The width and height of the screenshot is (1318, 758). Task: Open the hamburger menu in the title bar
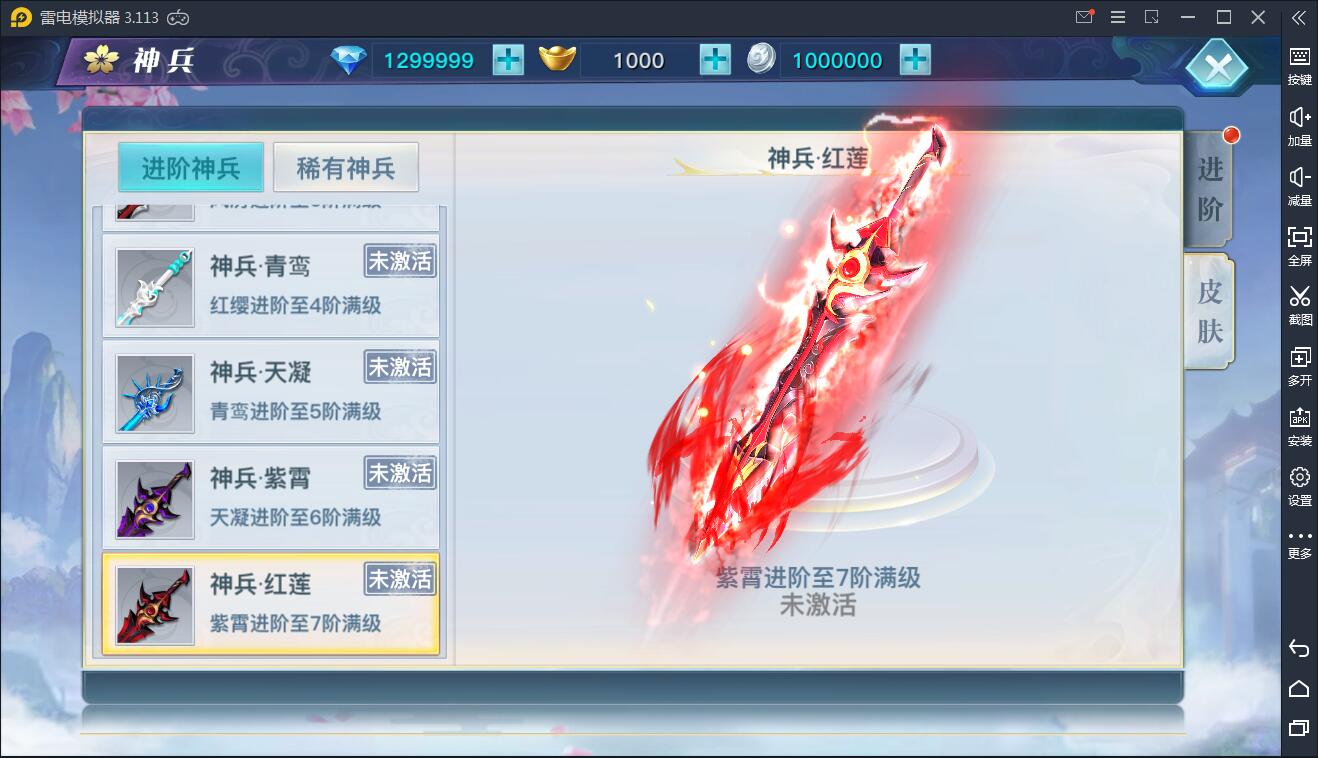coord(1117,17)
